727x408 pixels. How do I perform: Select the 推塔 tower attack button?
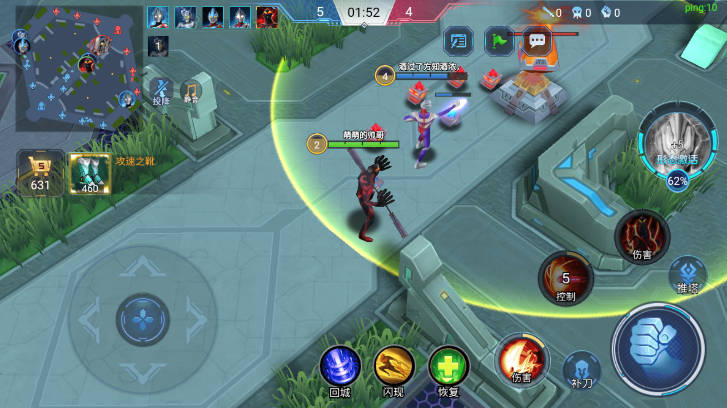687,273
